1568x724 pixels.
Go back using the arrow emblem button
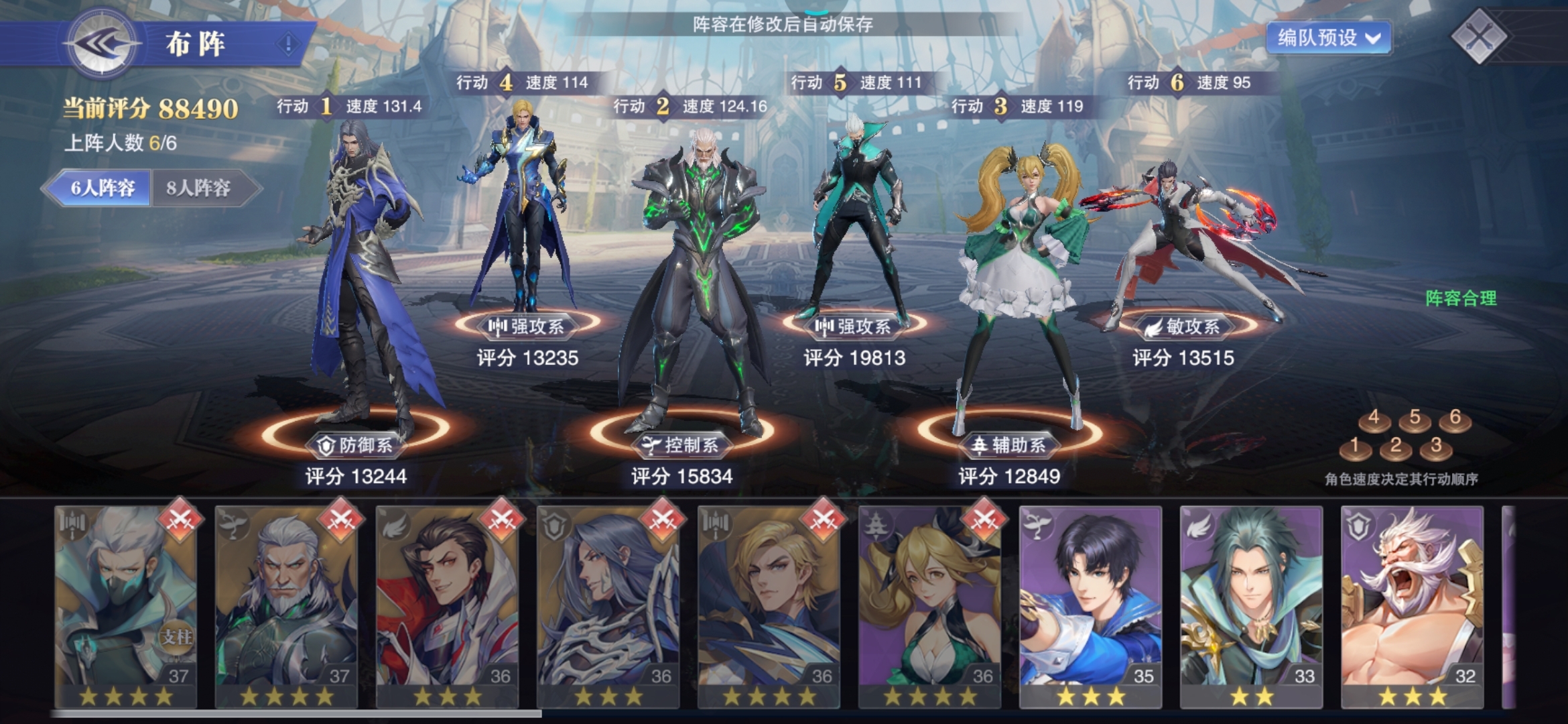[x=102, y=44]
